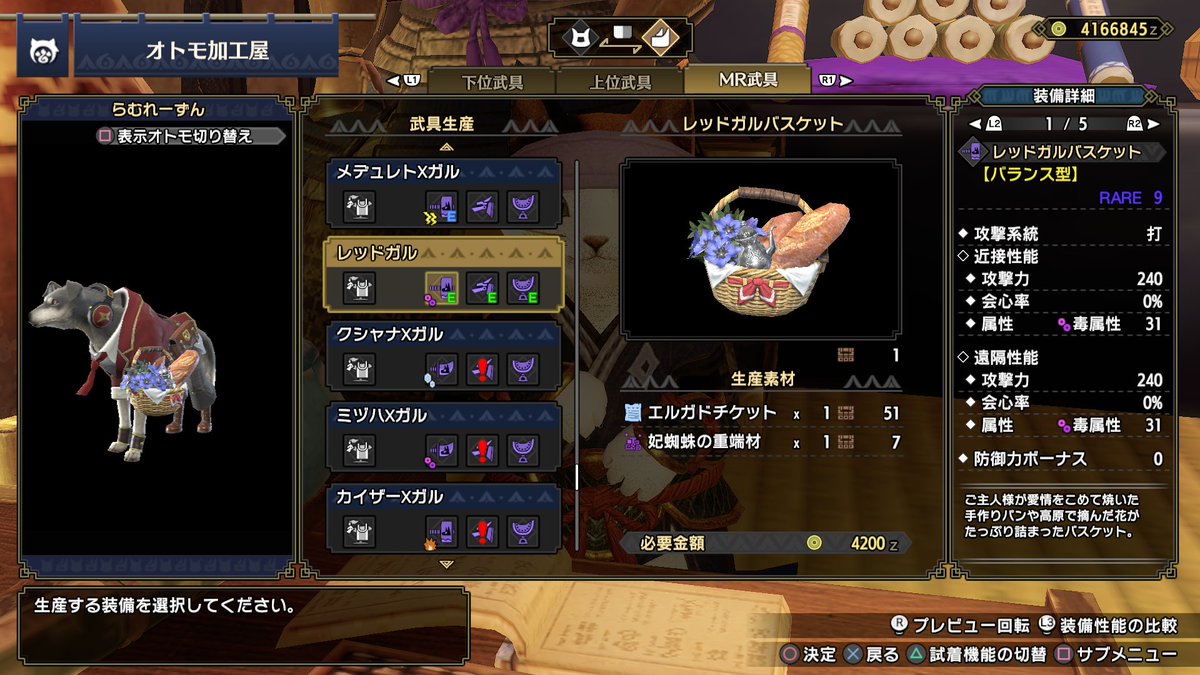Click the レッドガルバスケット preview image

coord(761,250)
